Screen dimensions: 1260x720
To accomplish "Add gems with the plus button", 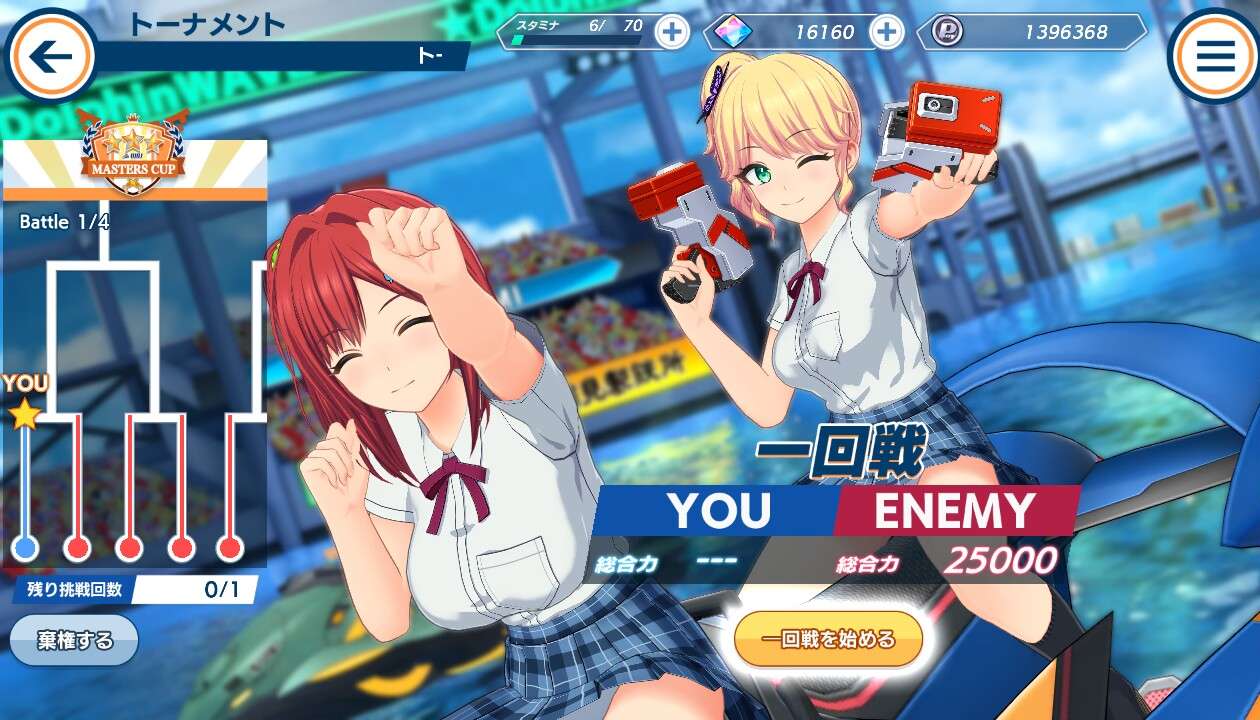I will [x=886, y=32].
